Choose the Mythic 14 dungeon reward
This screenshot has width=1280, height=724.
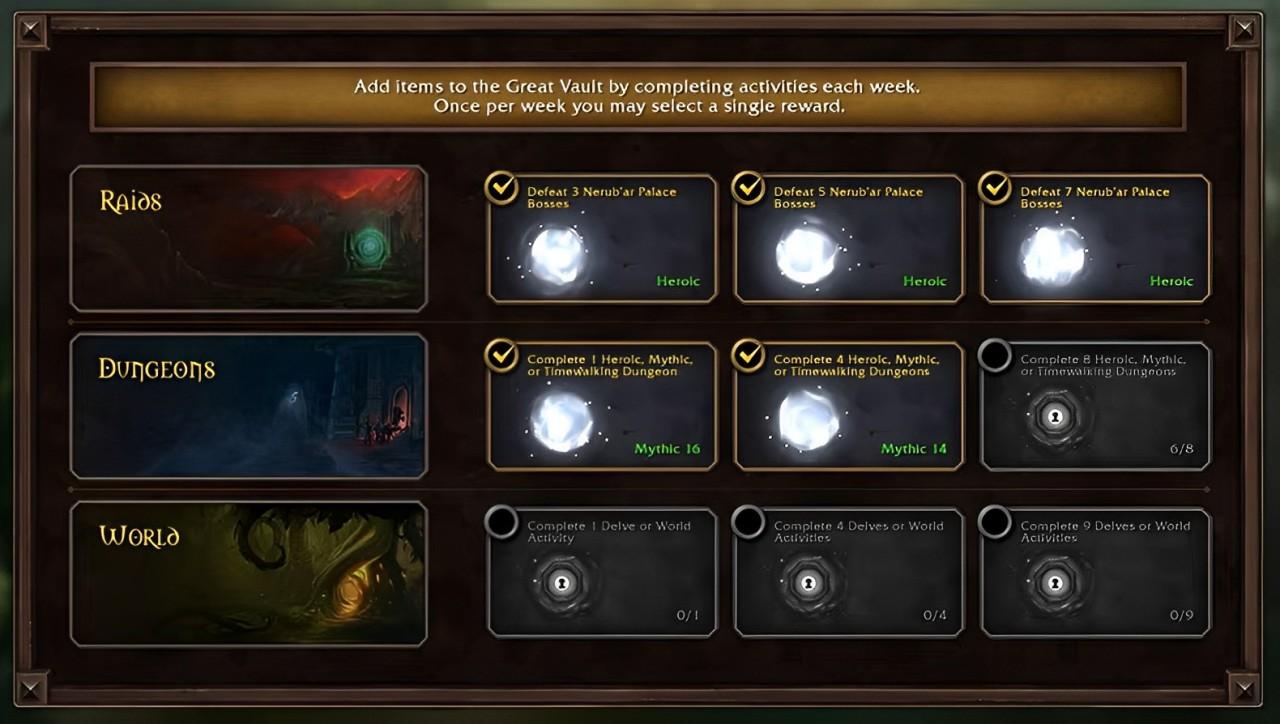[x=849, y=407]
